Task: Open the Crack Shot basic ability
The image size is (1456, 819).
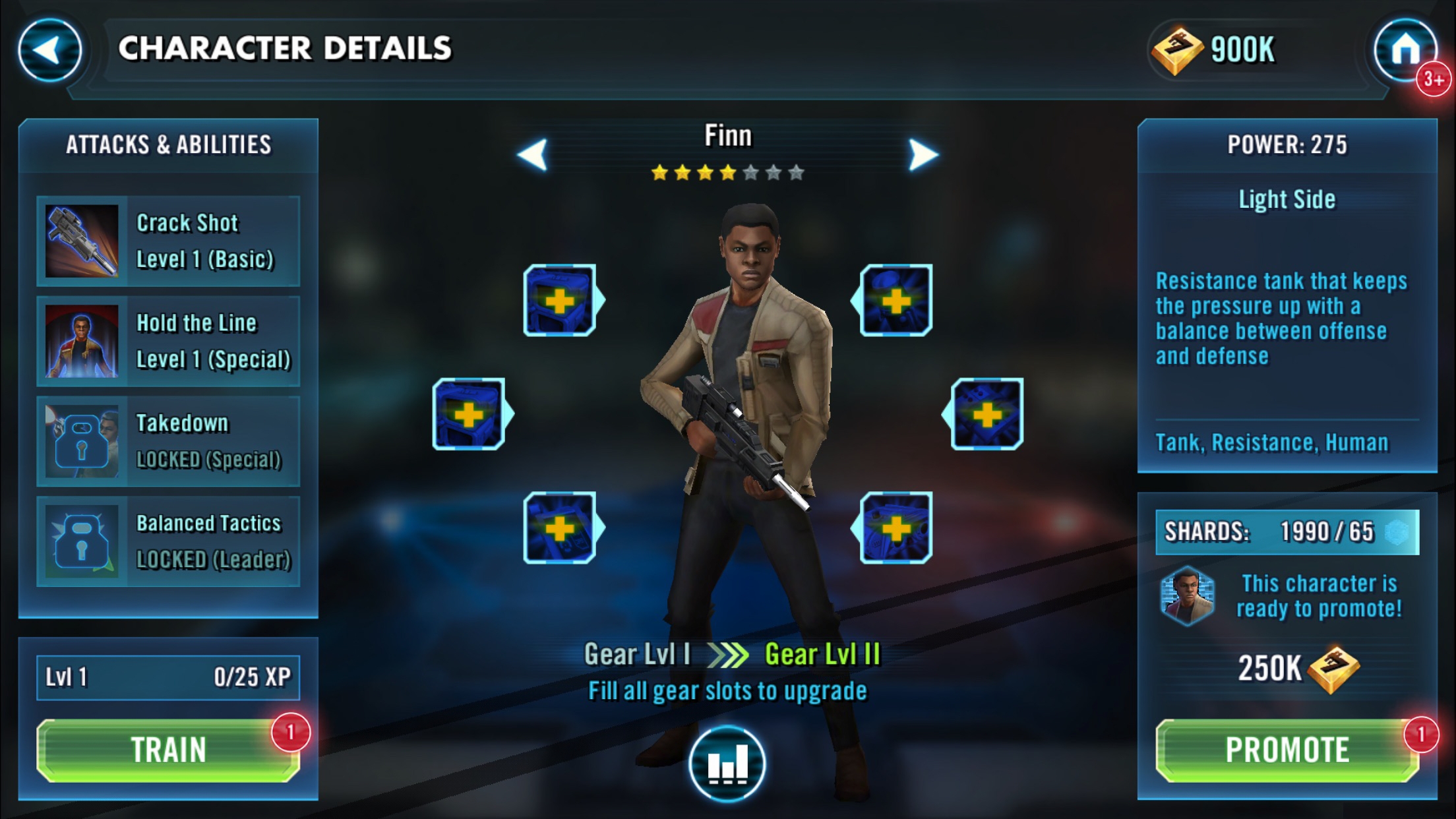Action: (x=168, y=241)
